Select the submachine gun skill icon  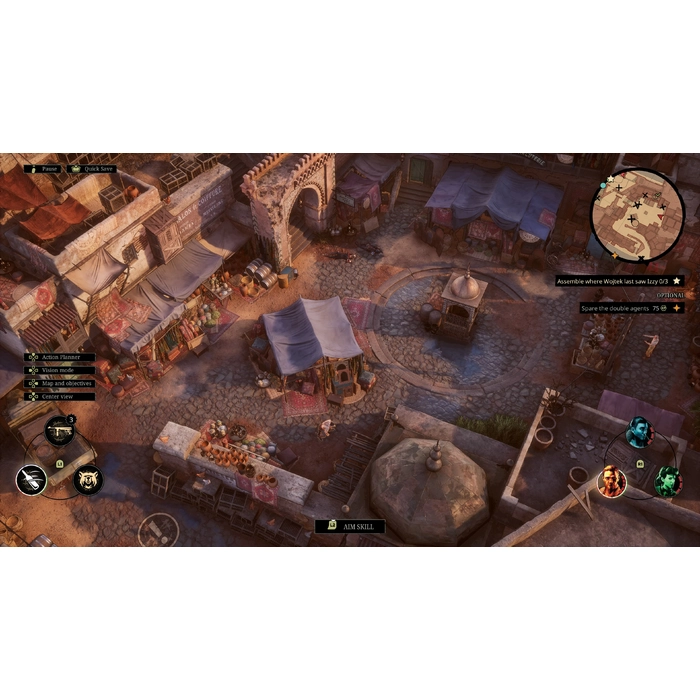coord(59,430)
